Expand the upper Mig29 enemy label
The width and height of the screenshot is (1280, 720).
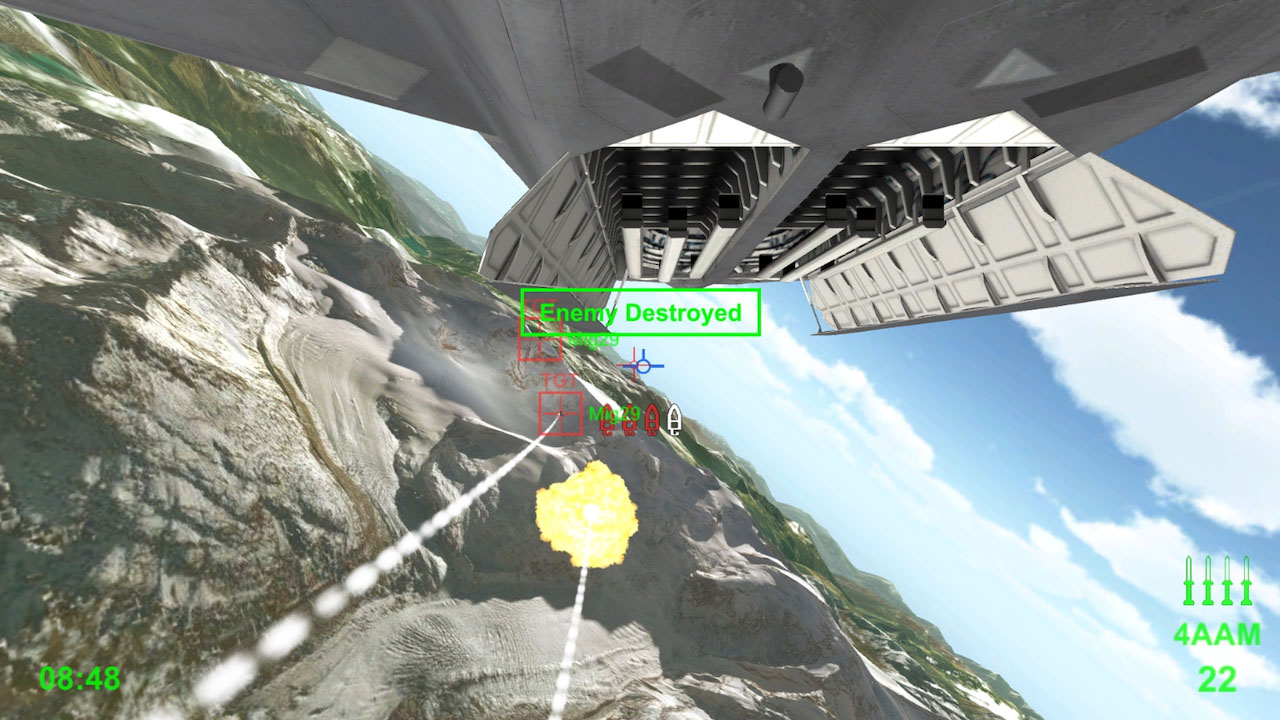pyautogui.click(x=595, y=339)
